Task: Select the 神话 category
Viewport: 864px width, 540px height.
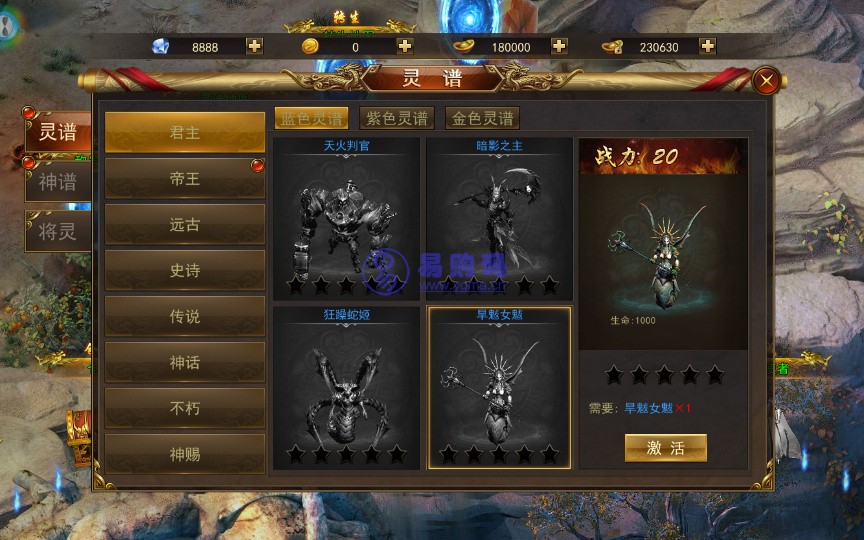Action: [185, 362]
